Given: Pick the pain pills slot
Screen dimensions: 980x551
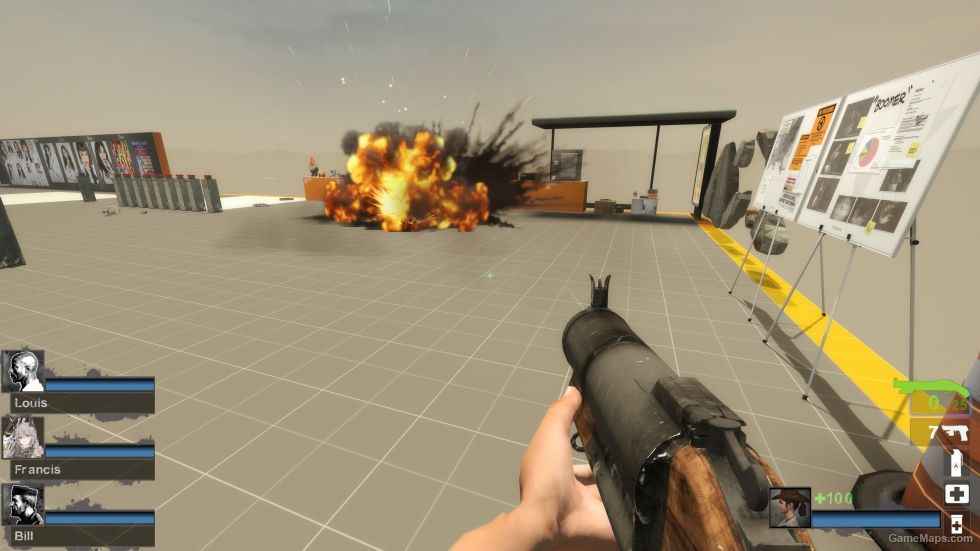Looking at the screenshot, I should (x=956, y=523).
